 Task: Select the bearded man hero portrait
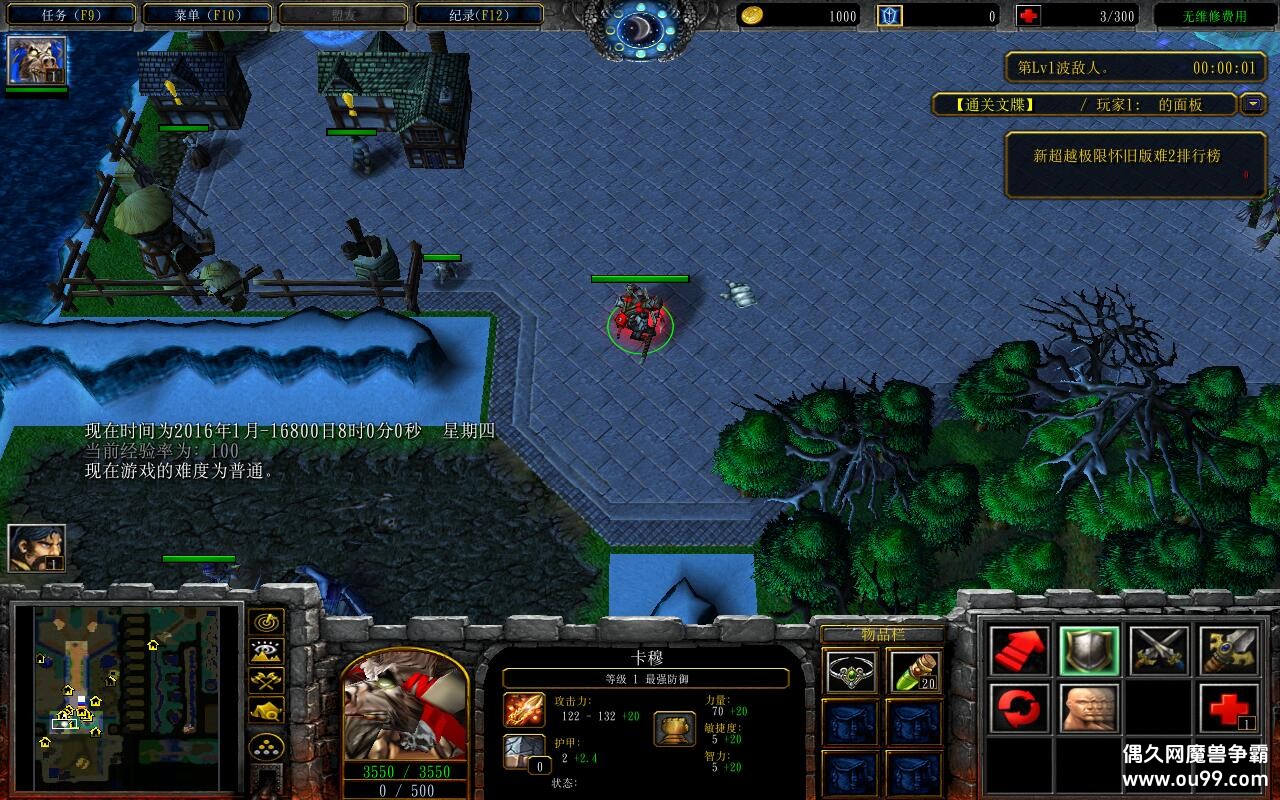click(x=37, y=548)
